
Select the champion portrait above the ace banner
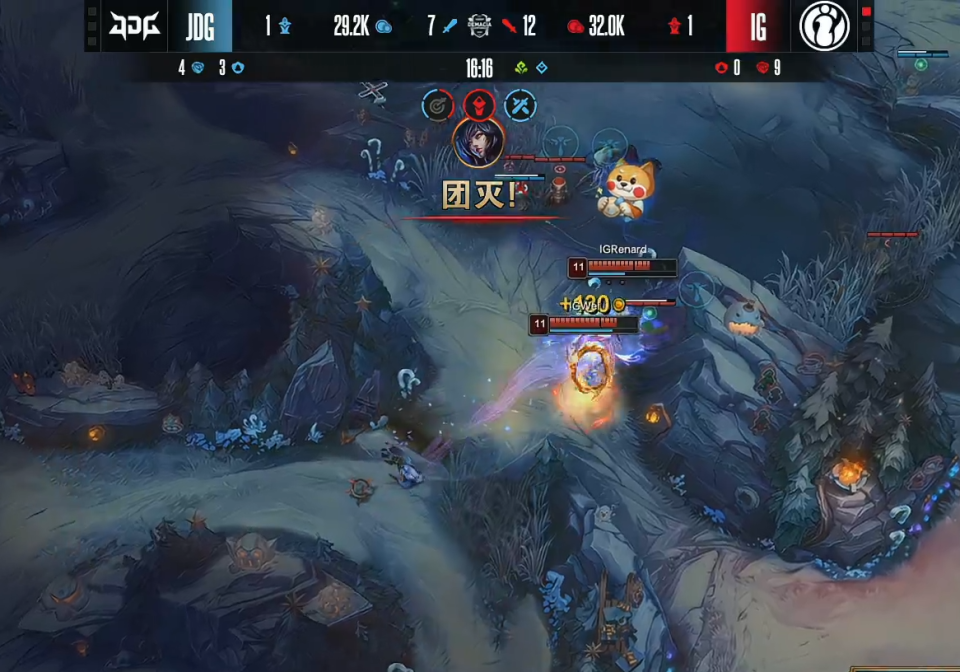(478, 143)
